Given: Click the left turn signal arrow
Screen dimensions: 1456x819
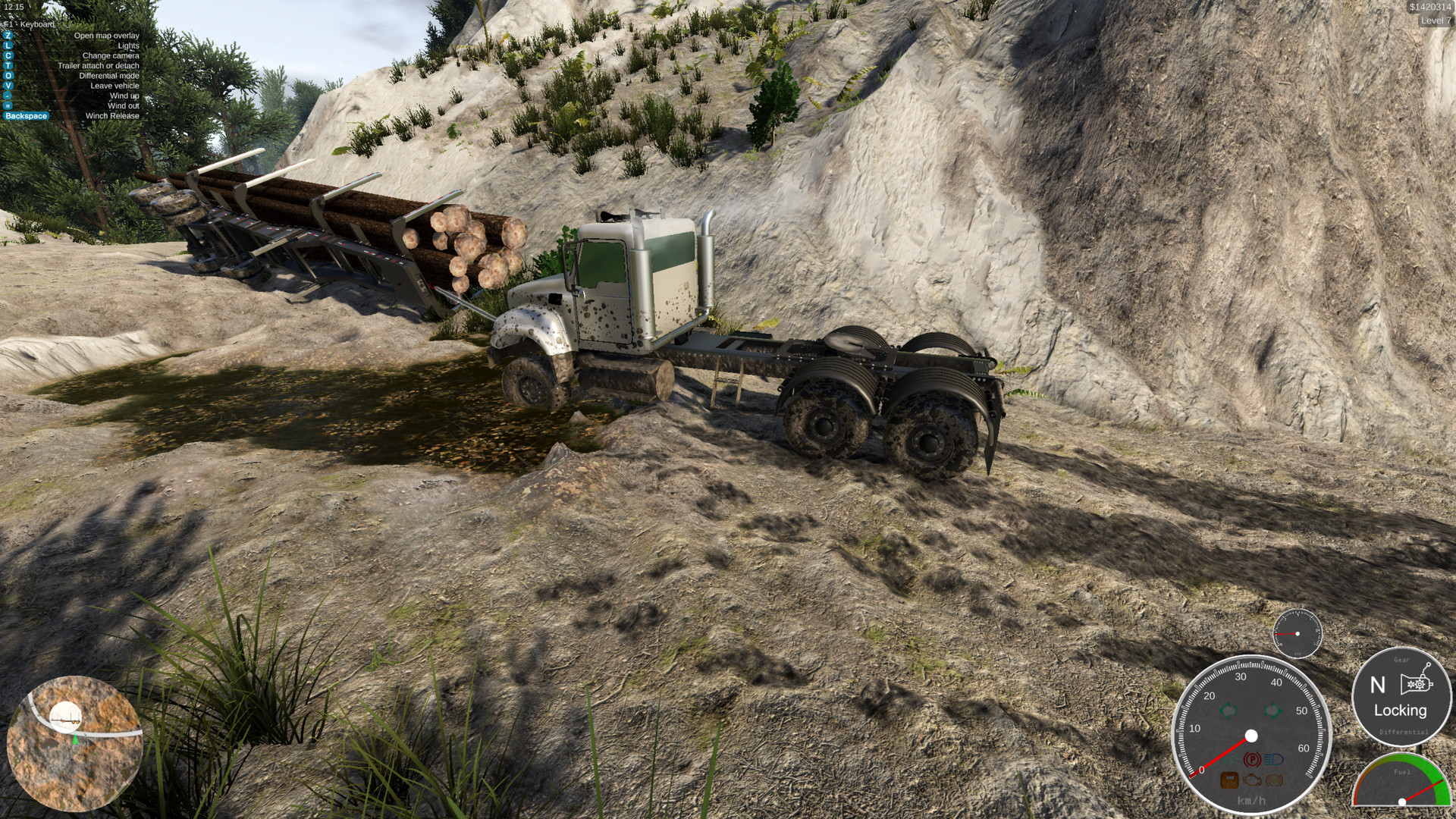Looking at the screenshot, I should click(x=1228, y=711).
